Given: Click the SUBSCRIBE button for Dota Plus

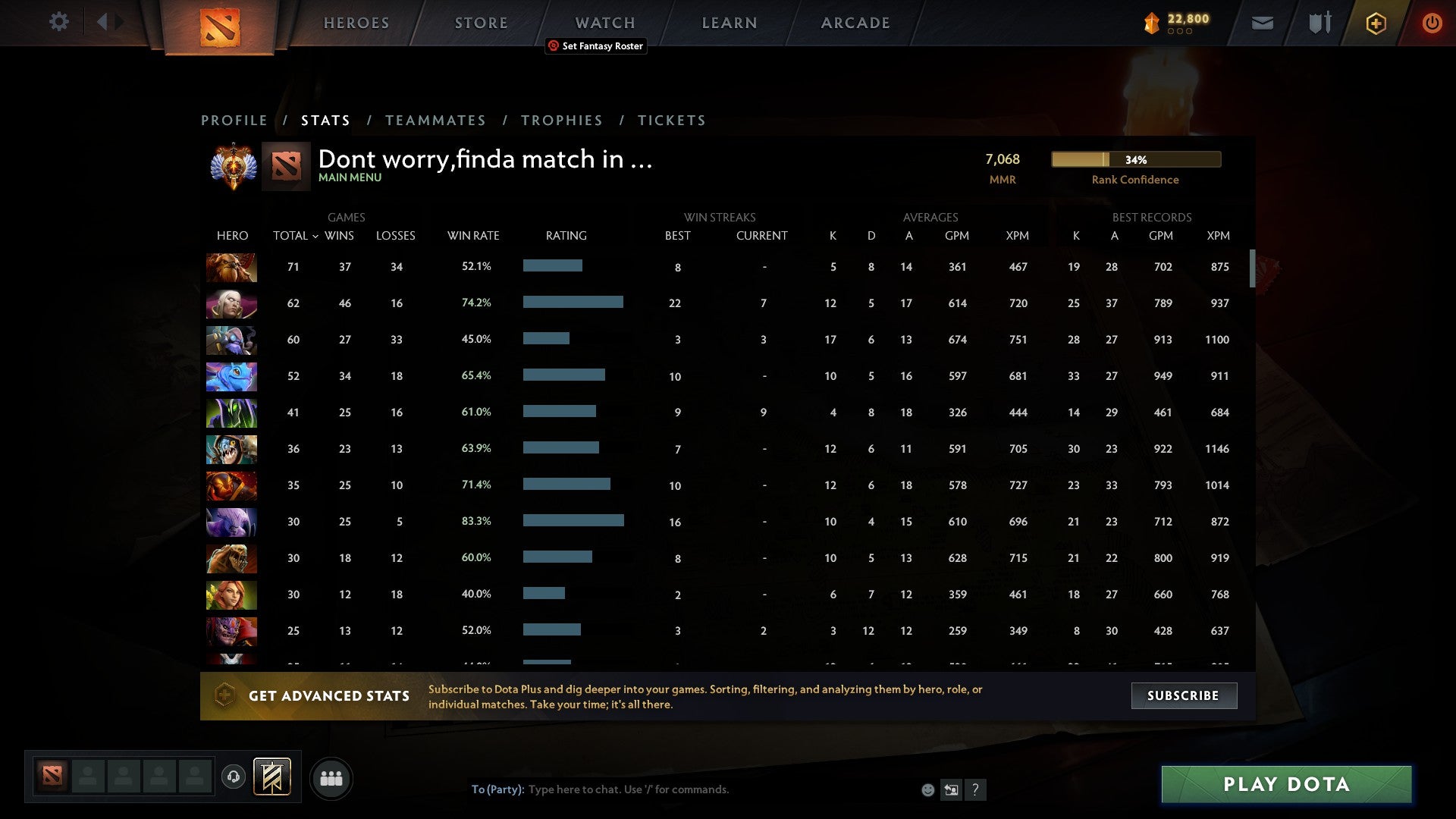Looking at the screenshot, I should tap(1183, 695).
